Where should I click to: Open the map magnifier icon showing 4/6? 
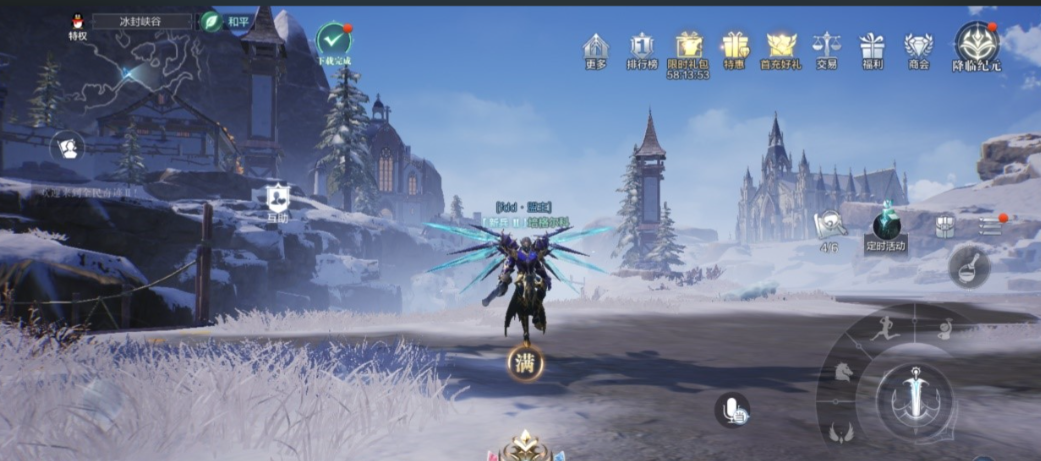[x=830, y=226]
